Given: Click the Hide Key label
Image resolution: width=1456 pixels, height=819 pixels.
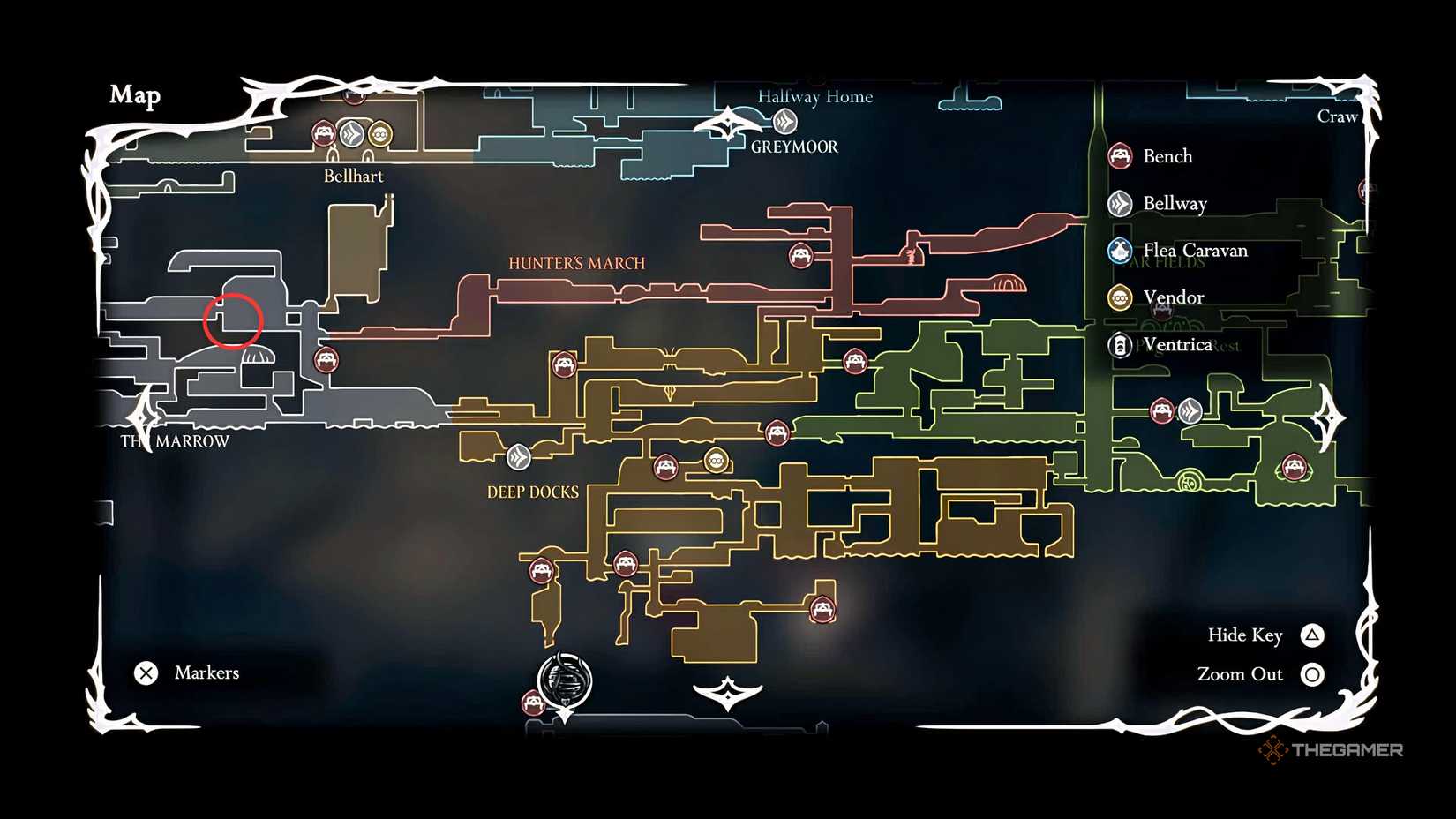Looking at the screenshot, I should point(1245,635).
